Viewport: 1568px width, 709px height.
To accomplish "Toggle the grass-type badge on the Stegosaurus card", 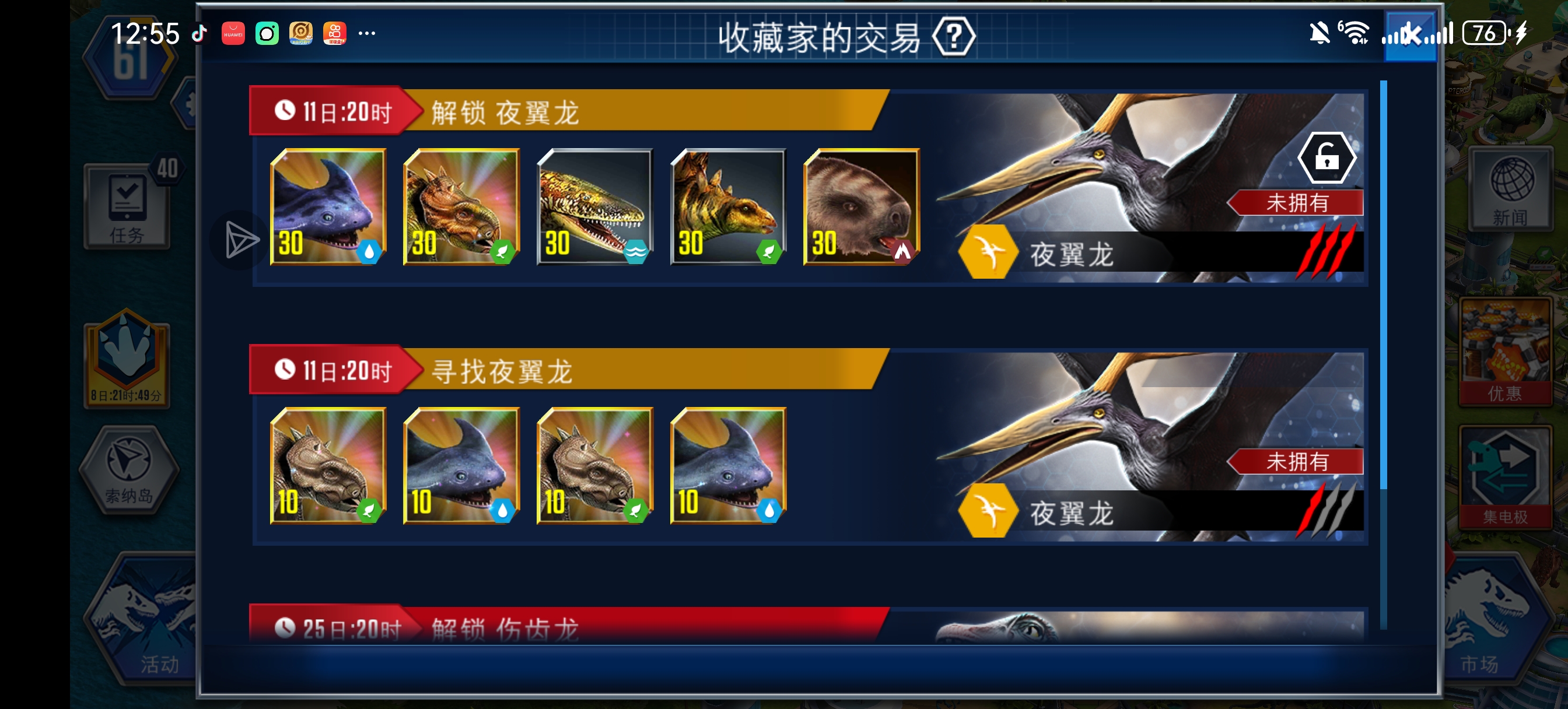I will coord(770,251).
